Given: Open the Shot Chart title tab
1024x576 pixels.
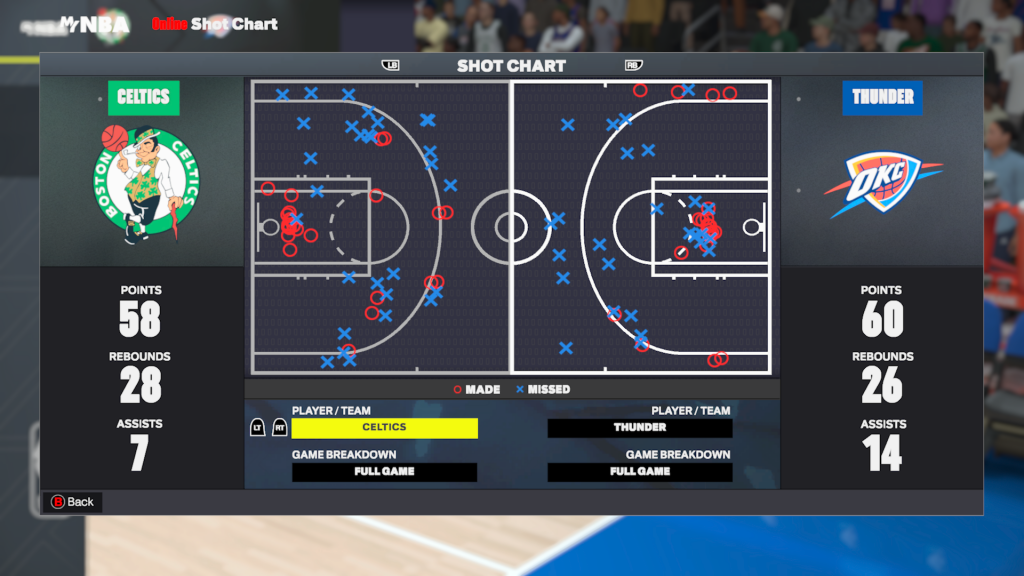Looking at the screenshot, I should 511,66.
